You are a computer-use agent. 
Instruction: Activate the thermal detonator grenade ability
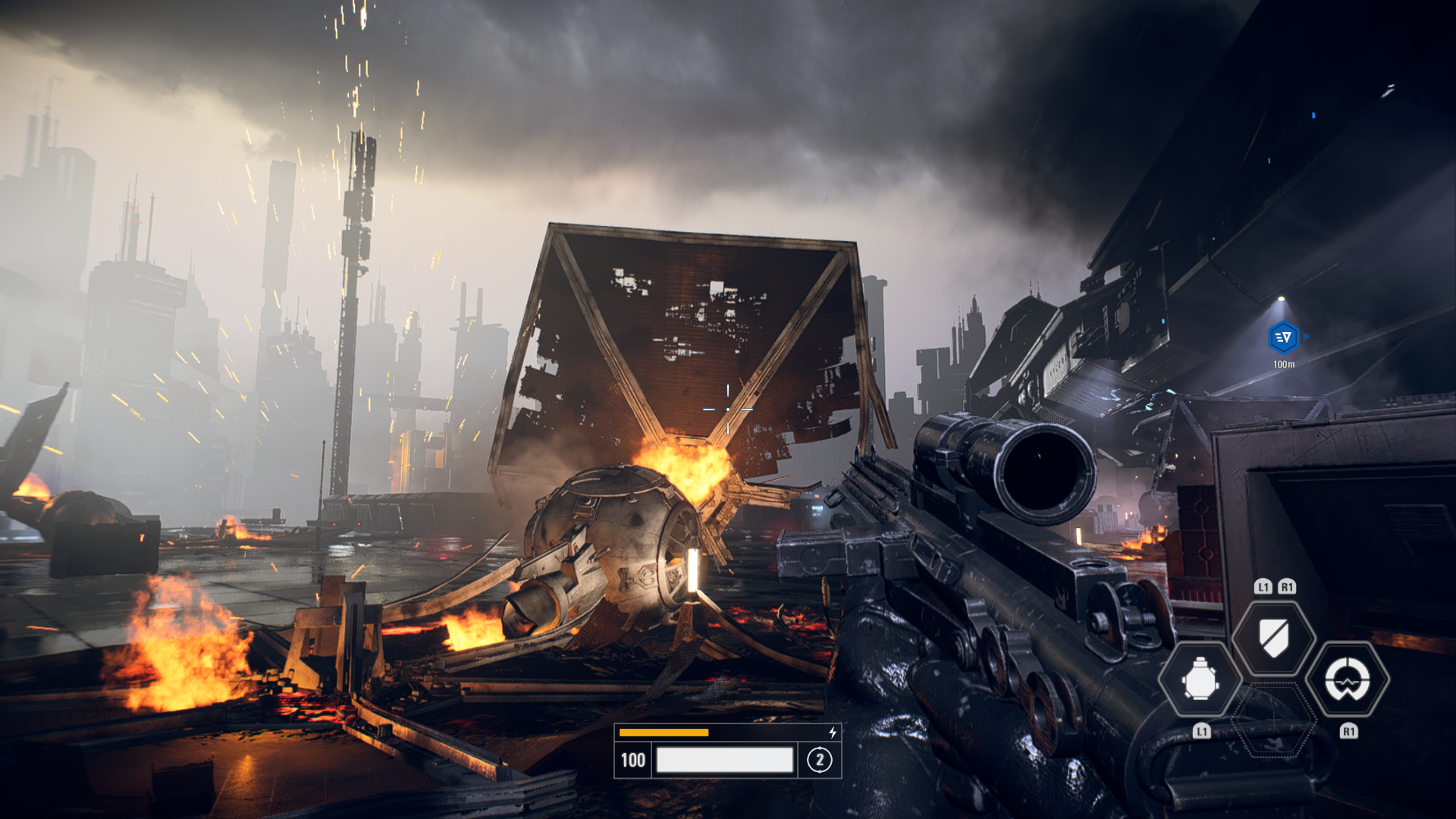tap(1200, 679)
